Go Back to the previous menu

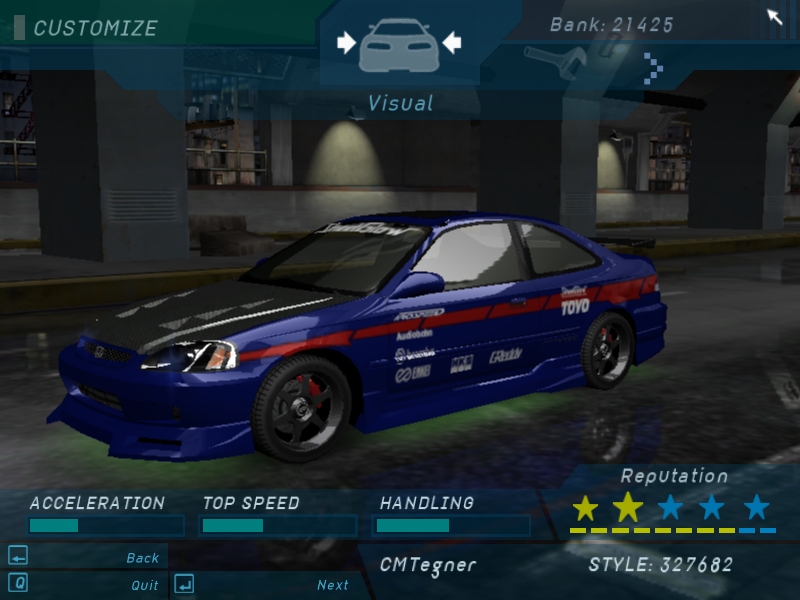click(x=142, y=558)
